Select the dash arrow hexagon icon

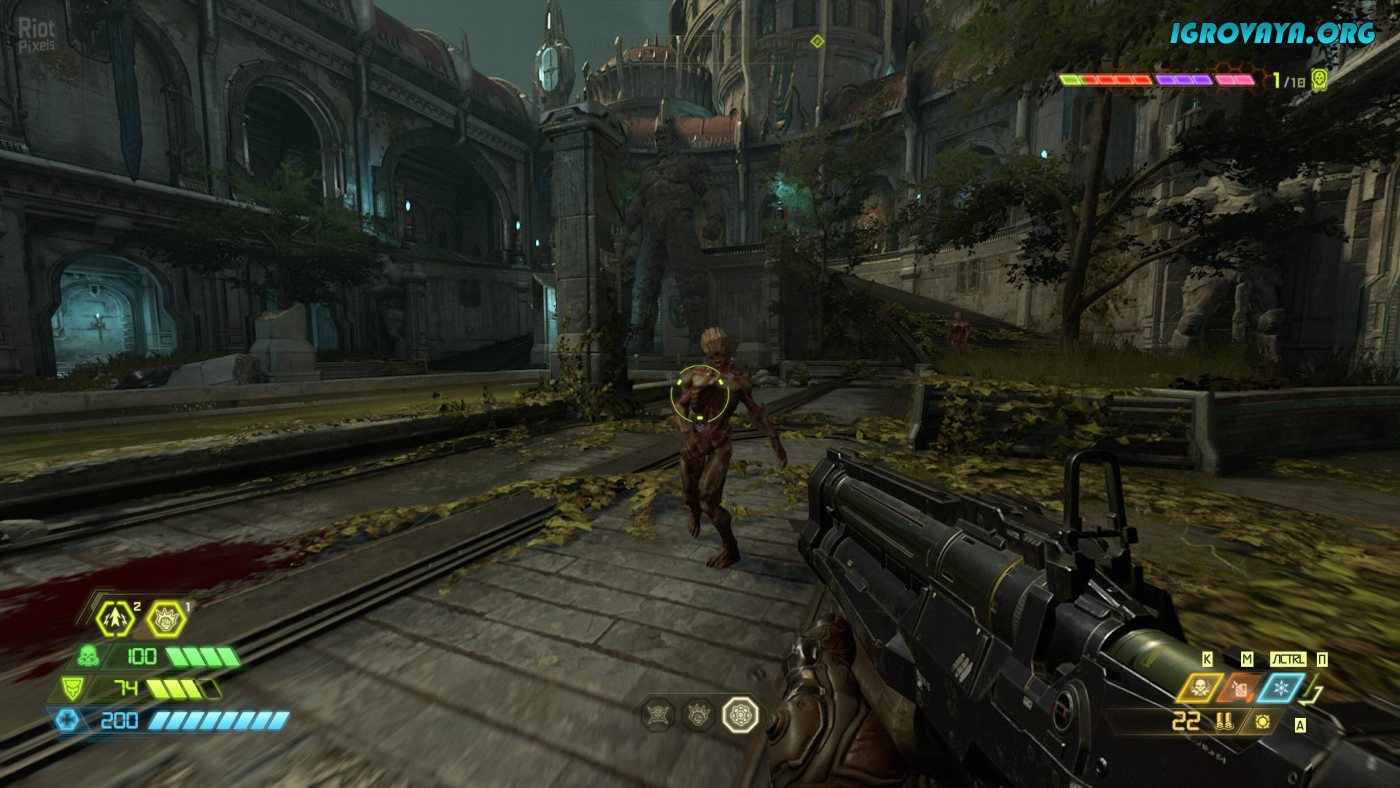[x=116, y=620]
